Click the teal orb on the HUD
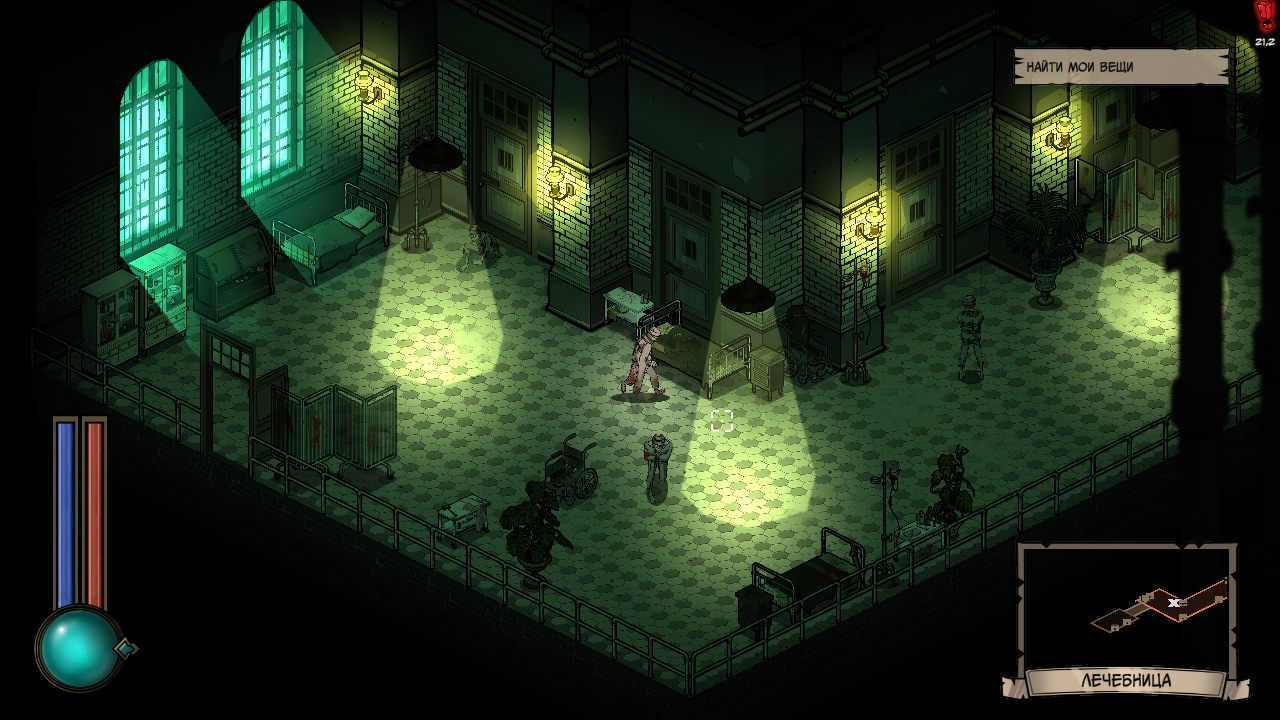This screenshot has width=1280, height=720. pos(78,649)
